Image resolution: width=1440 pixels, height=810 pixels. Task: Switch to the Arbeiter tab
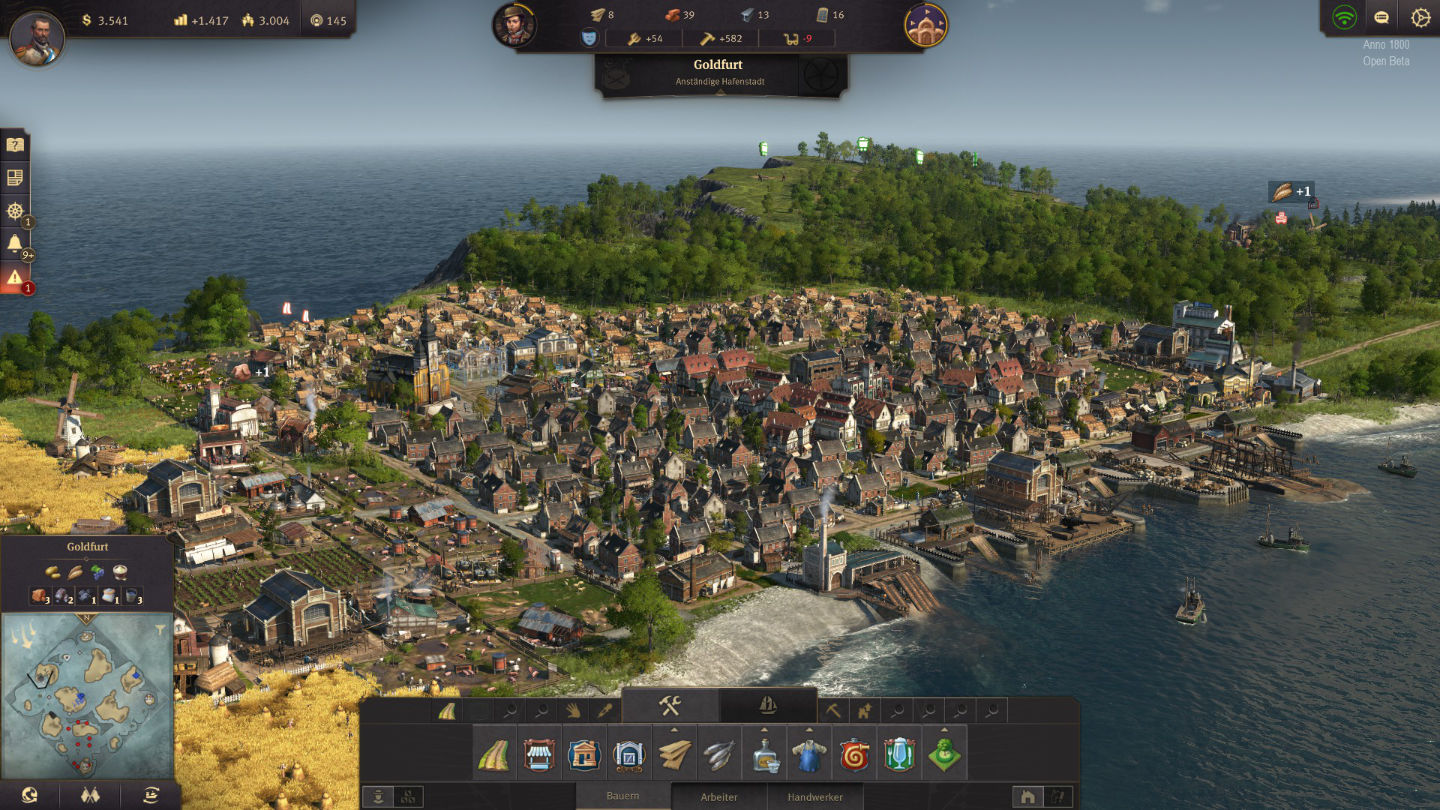pyautogui.click(x=719, y=797)
